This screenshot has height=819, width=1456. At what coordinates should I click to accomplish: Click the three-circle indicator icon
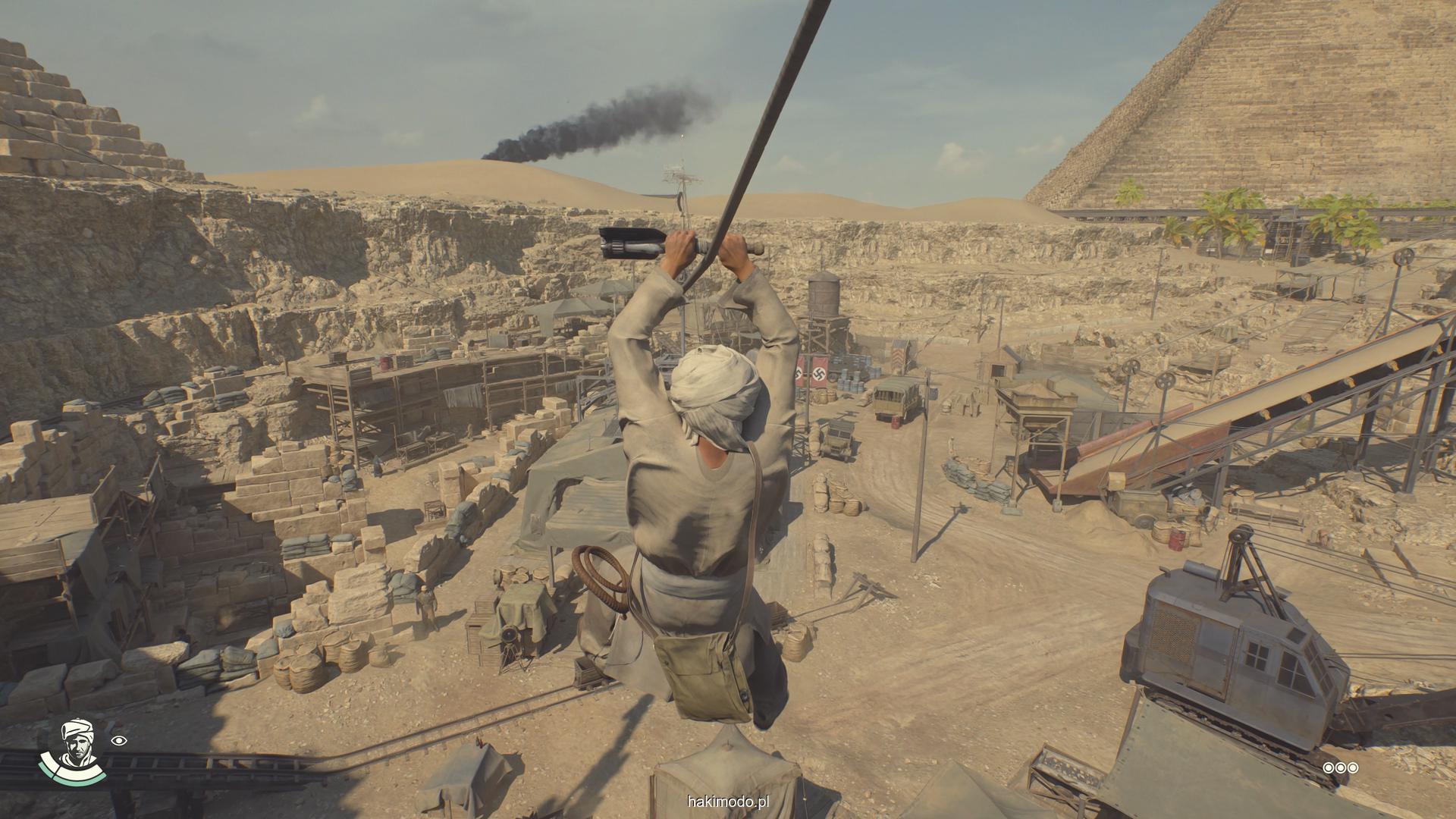click(1340, 768)
